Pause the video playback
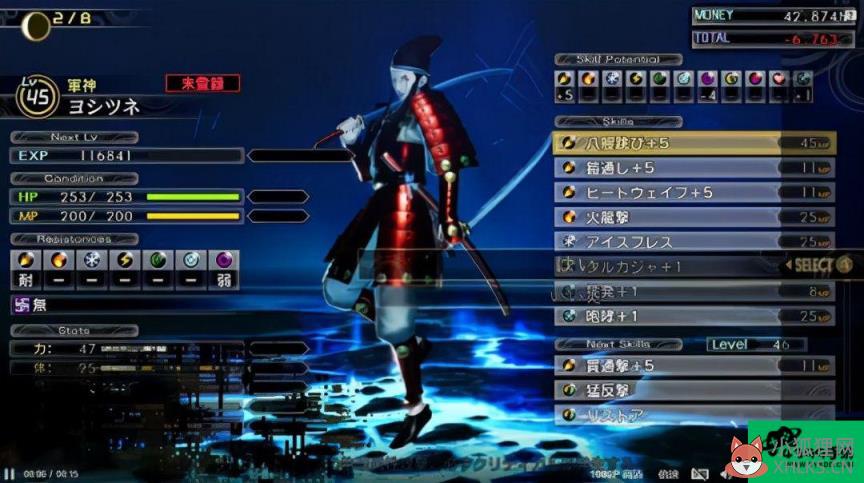 [x=9, y=474]
